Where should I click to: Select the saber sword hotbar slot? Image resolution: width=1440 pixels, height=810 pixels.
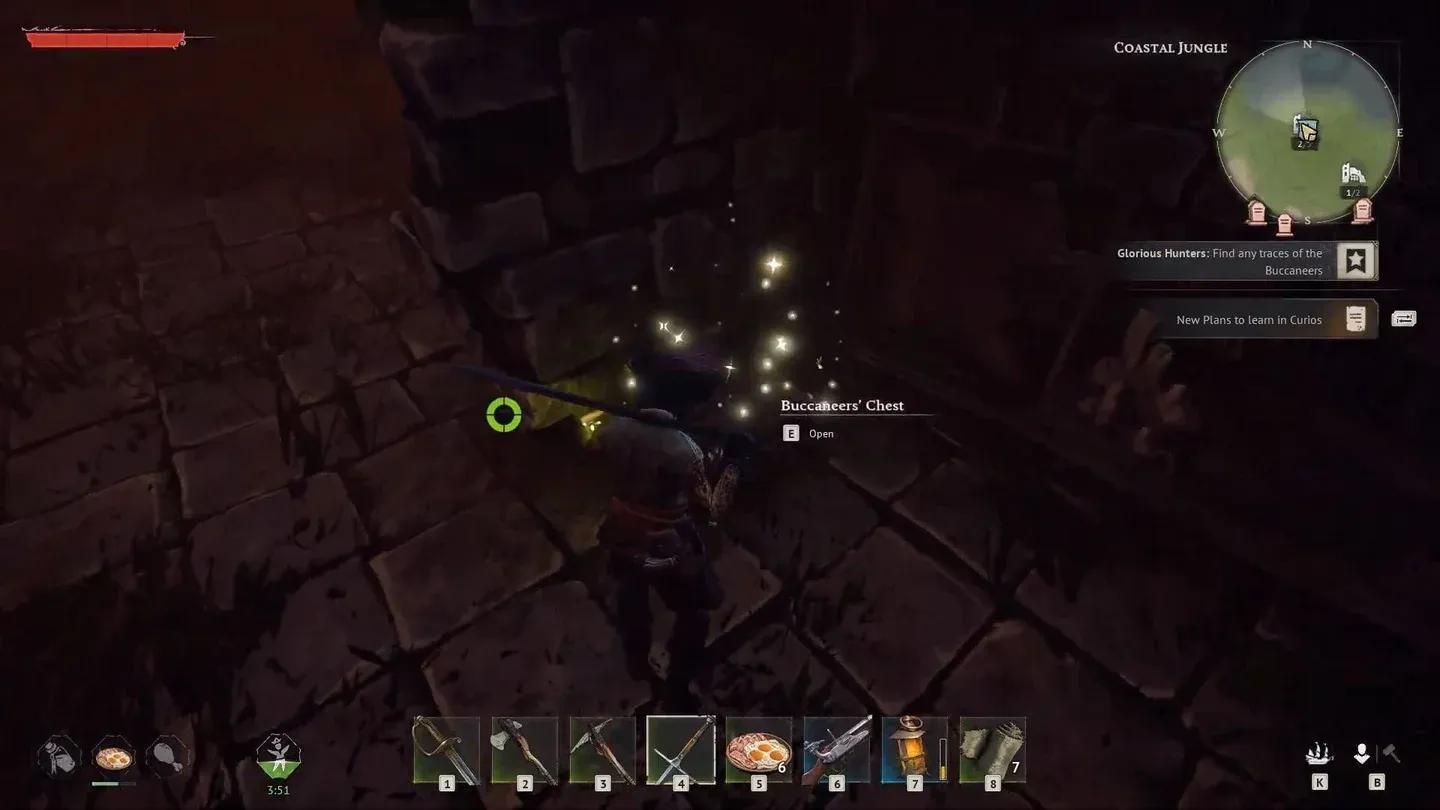click(x=446, y=749)
